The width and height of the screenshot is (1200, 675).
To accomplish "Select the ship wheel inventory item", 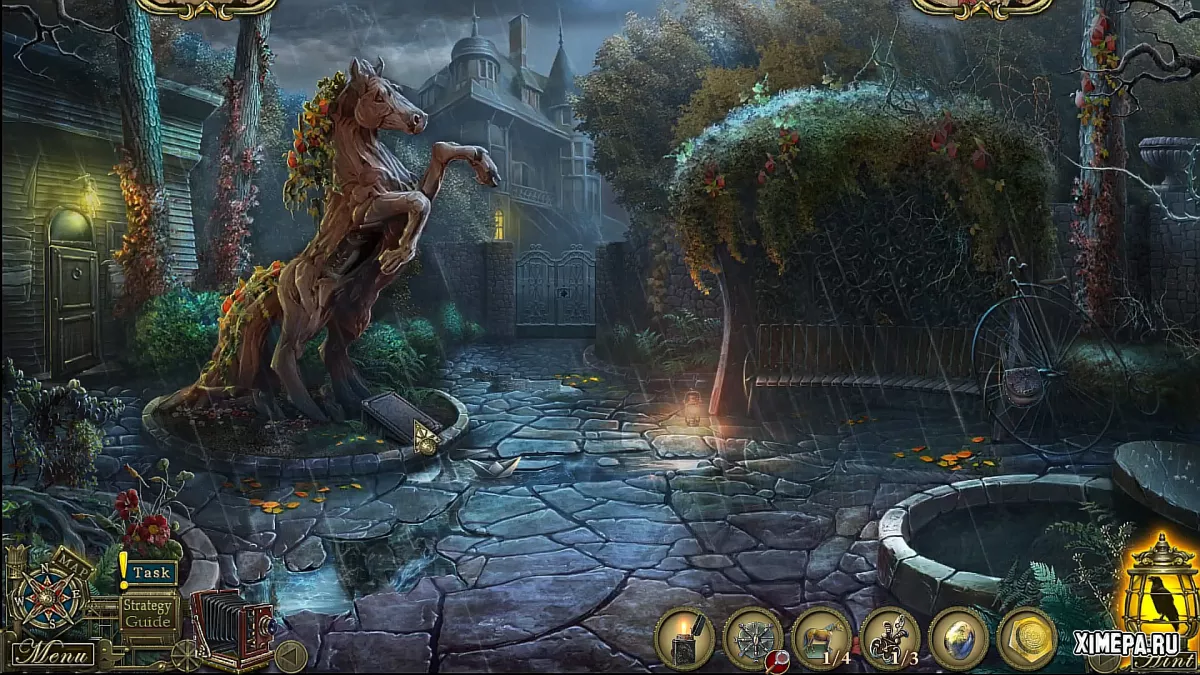I will click(753, 638).
